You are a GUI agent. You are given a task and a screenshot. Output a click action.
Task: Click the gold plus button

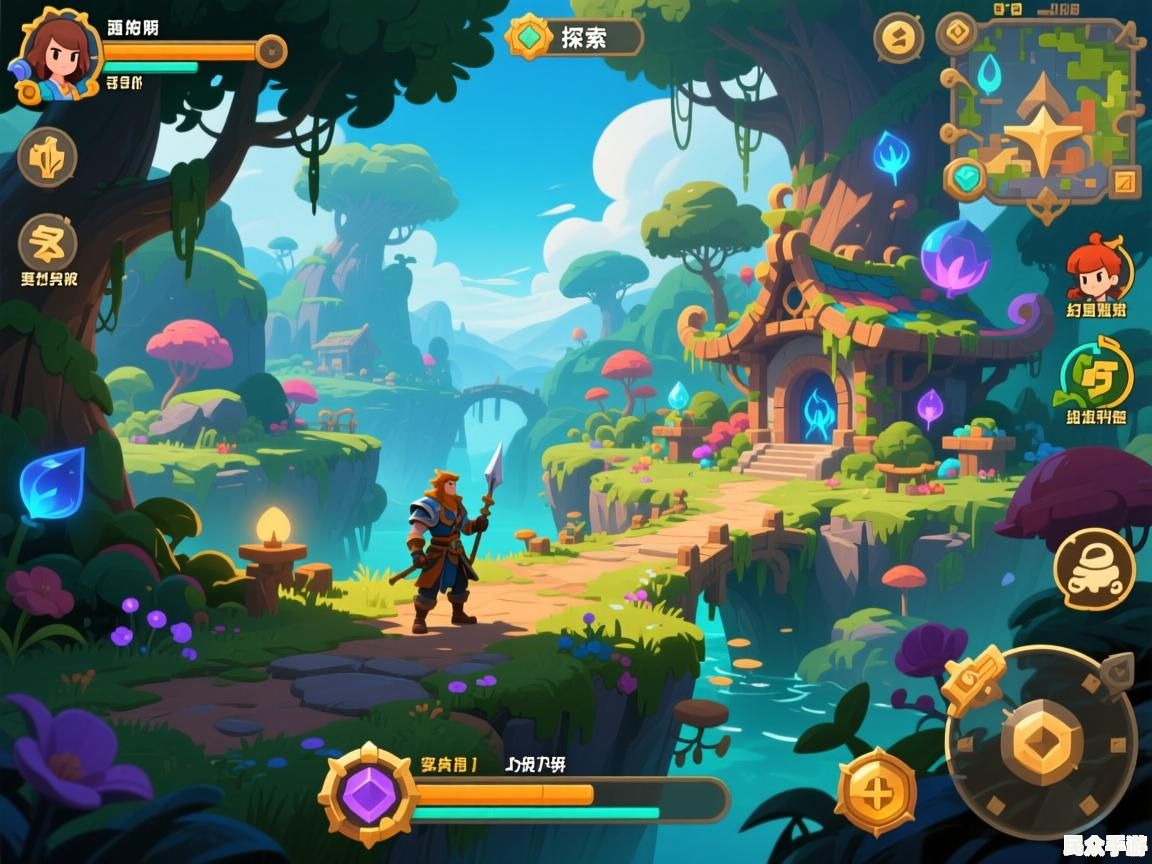pyautogui.click(x=876, y=791)
